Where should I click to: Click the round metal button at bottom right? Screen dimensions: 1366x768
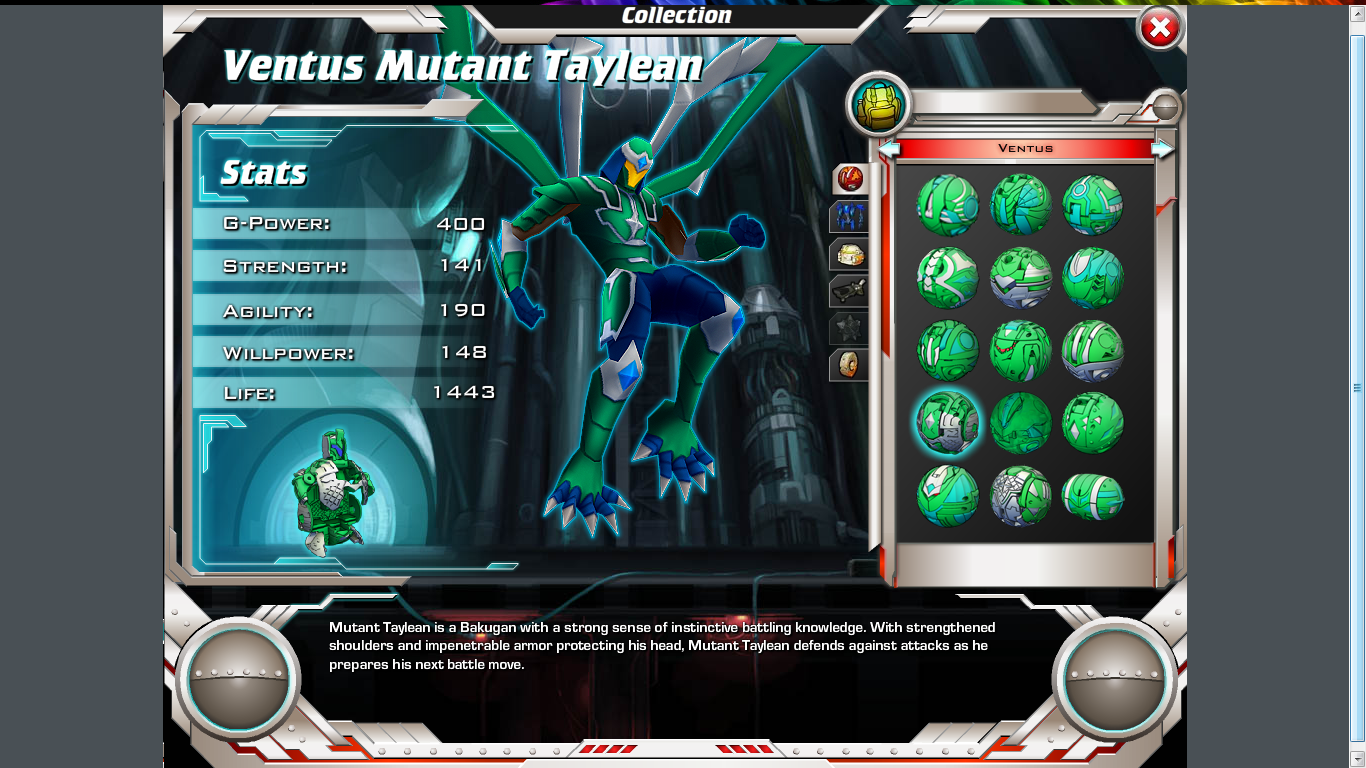coord(1114,679)
